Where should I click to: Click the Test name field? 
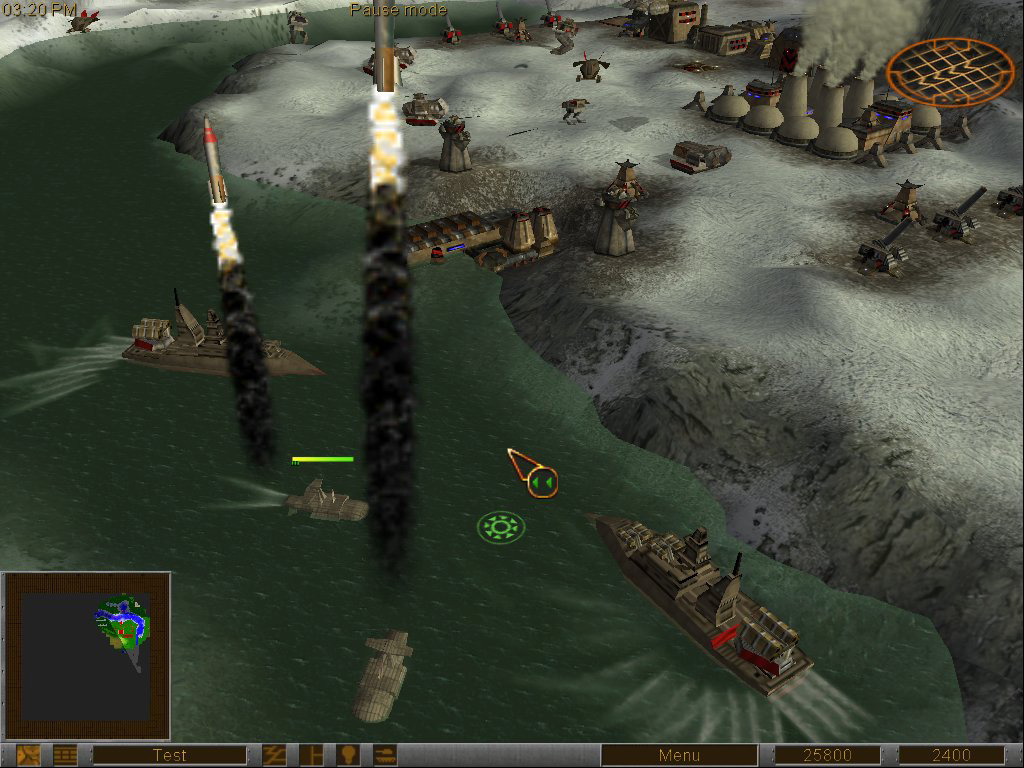(x=169, y=755)
